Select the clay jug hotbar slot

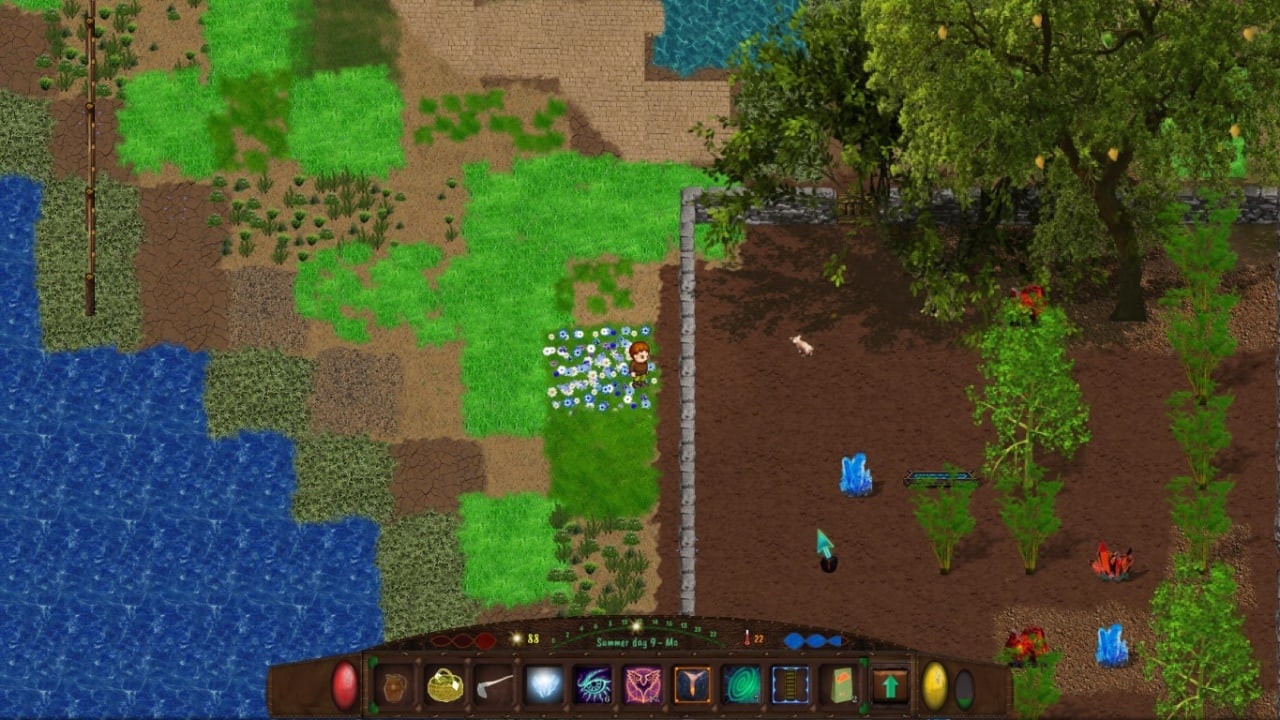click(x=395, y=686)
